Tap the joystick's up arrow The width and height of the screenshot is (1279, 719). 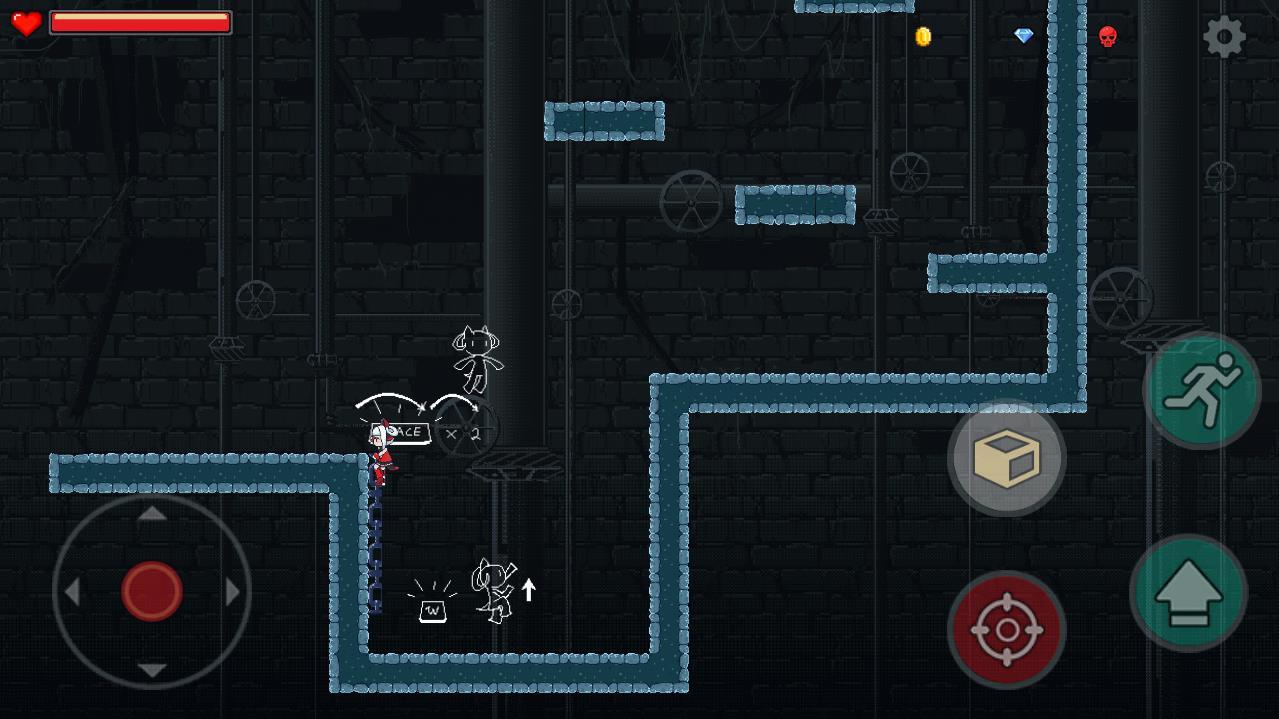152,514
